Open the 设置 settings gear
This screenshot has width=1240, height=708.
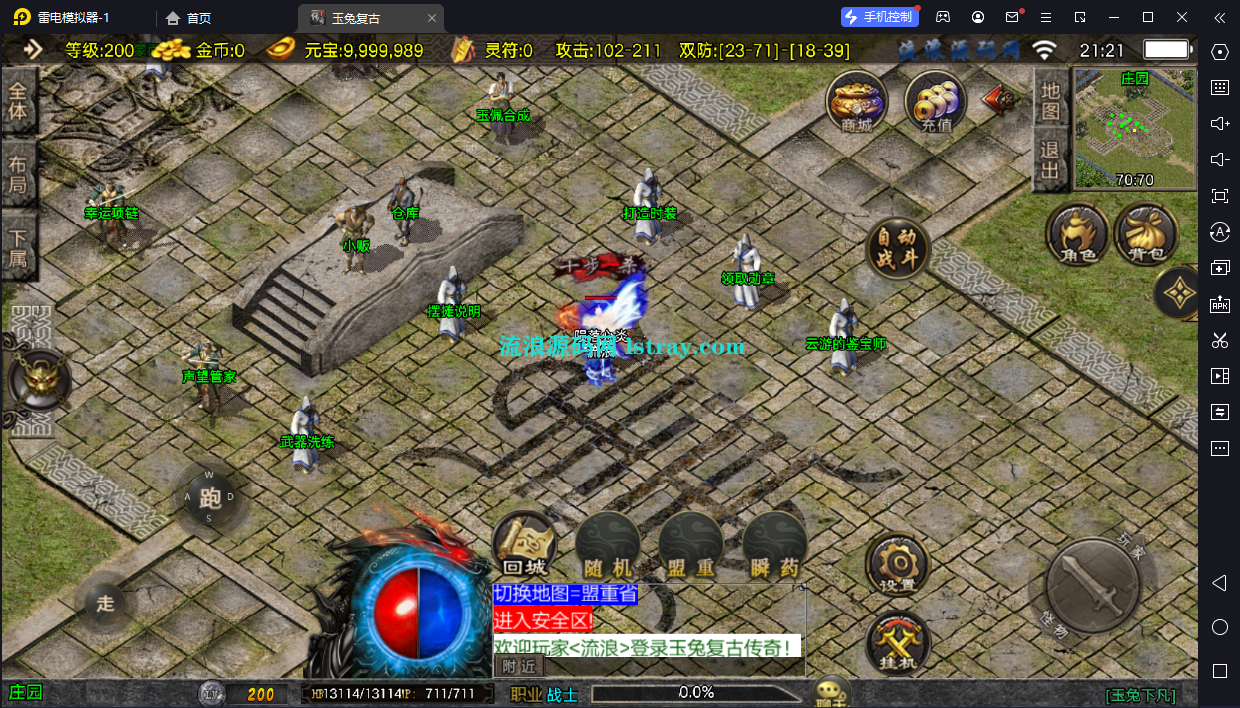[x=897, y=565]
